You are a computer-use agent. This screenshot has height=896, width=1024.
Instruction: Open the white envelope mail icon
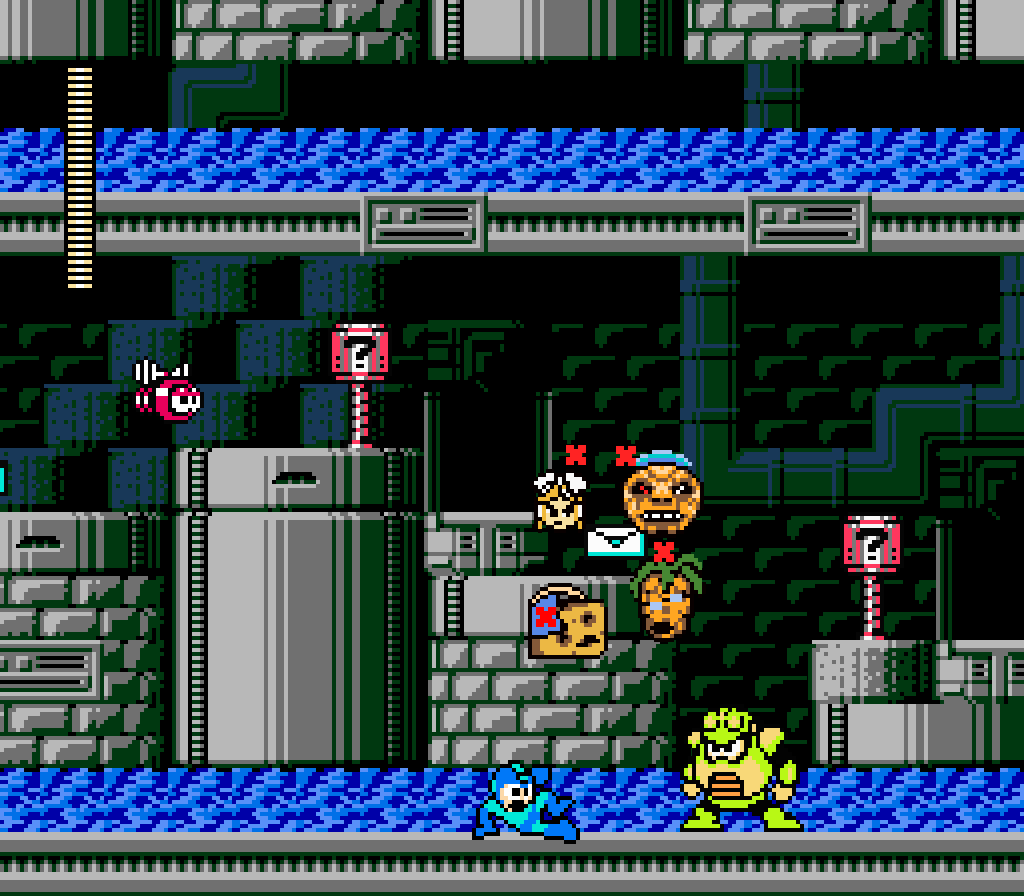click(x=615, y=541)
